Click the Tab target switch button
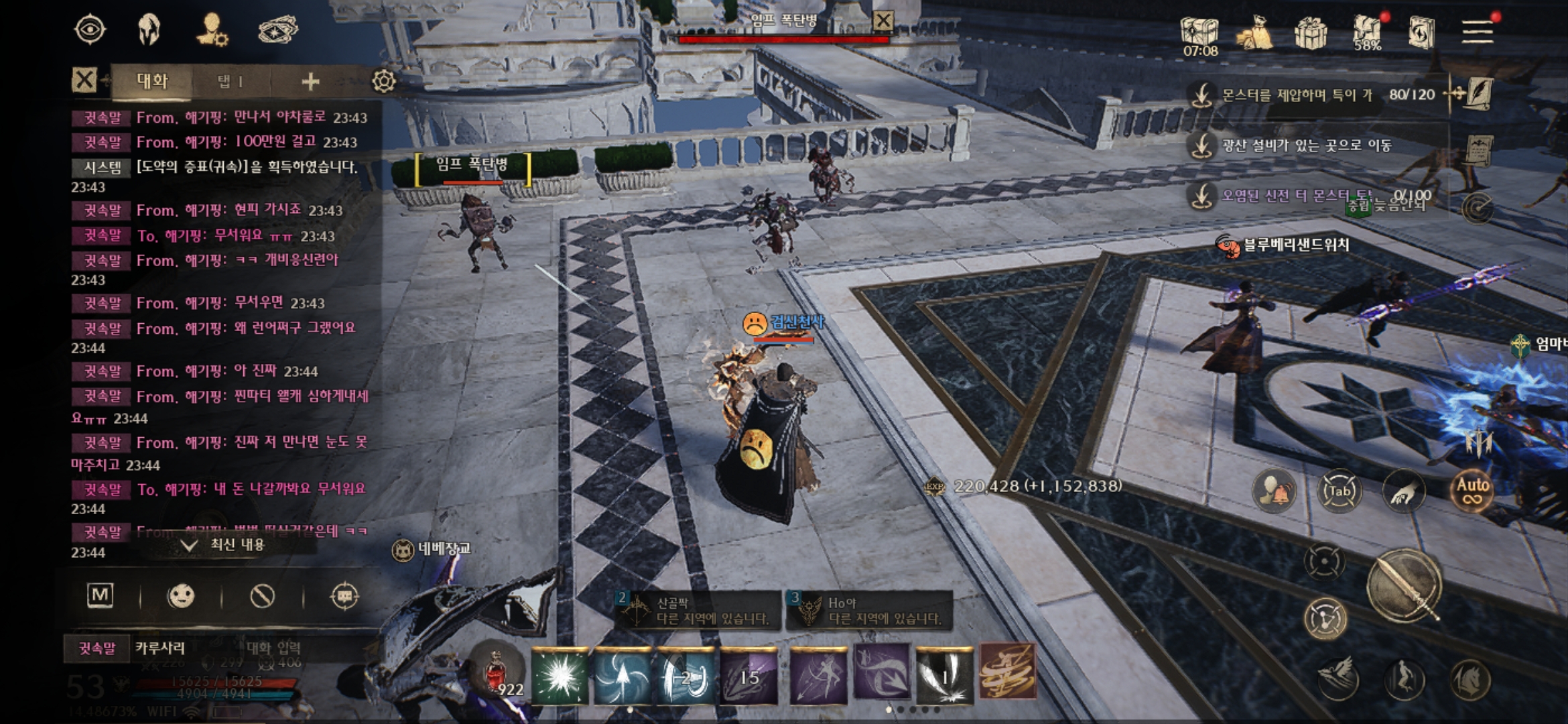 [x=1339, y=491]
